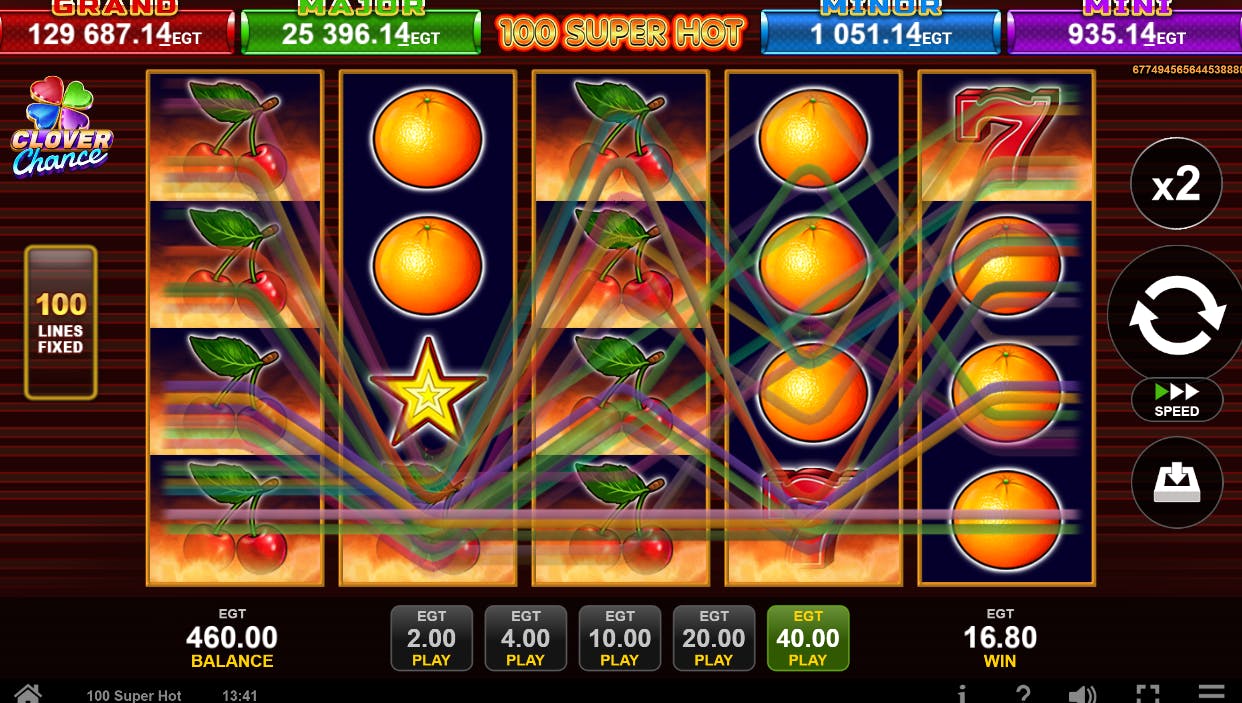Set the 20.00 EGT play bet
Image resolution: width=1242 pixels, height=703 pixels.
coord(713,638)
